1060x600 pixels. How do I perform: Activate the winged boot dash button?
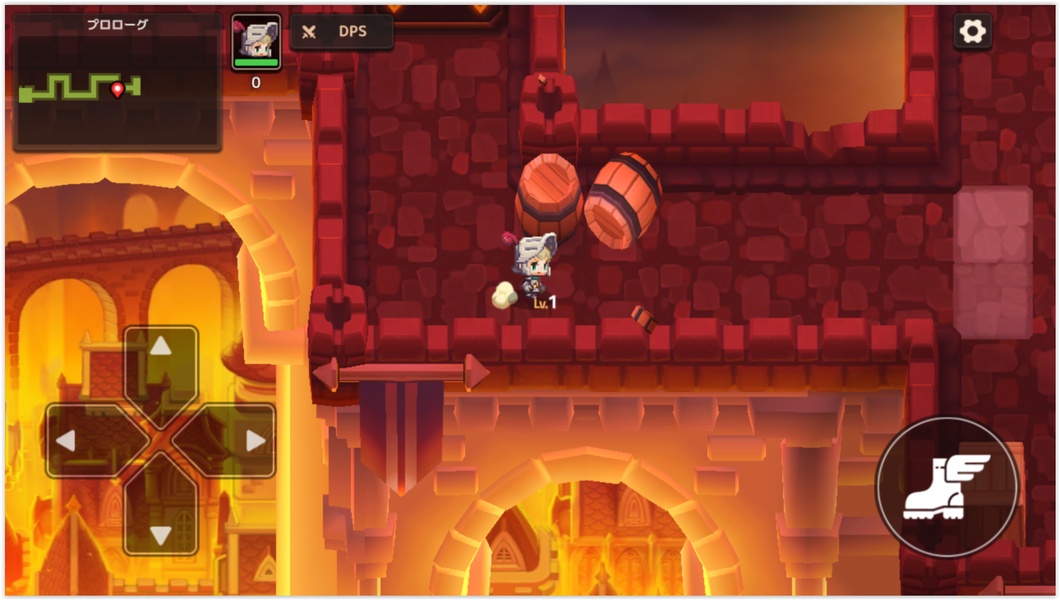[x=945, y=487]
